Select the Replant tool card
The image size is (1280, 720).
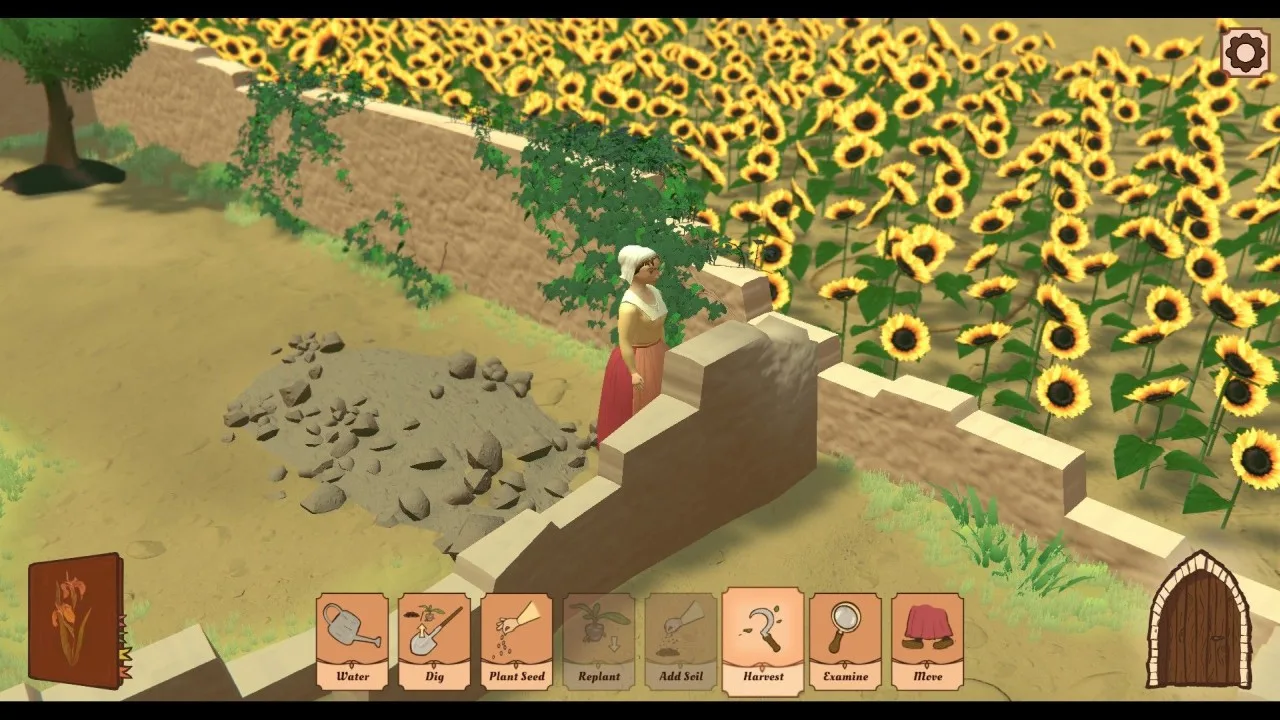[x=599, y=640]
